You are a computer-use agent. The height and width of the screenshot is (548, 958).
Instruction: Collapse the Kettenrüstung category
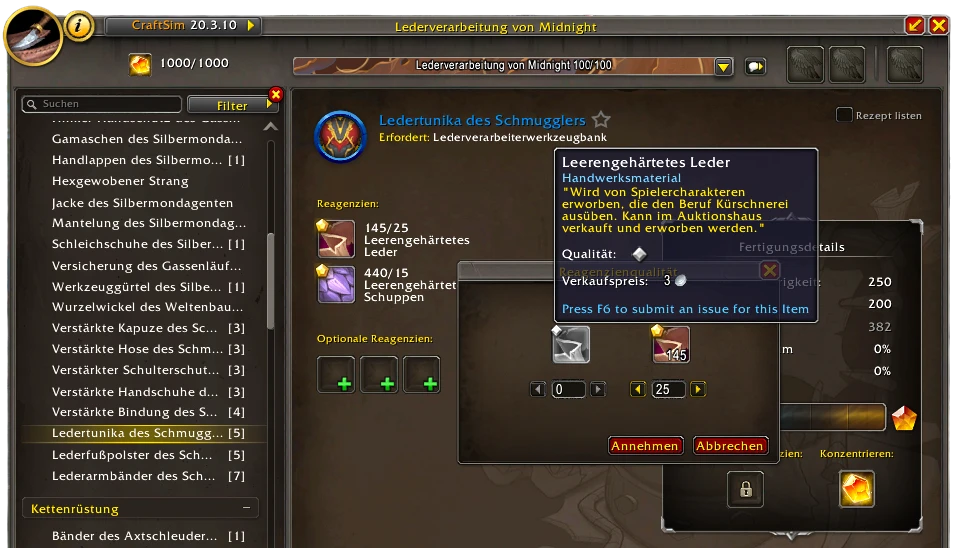click(245, 509)
